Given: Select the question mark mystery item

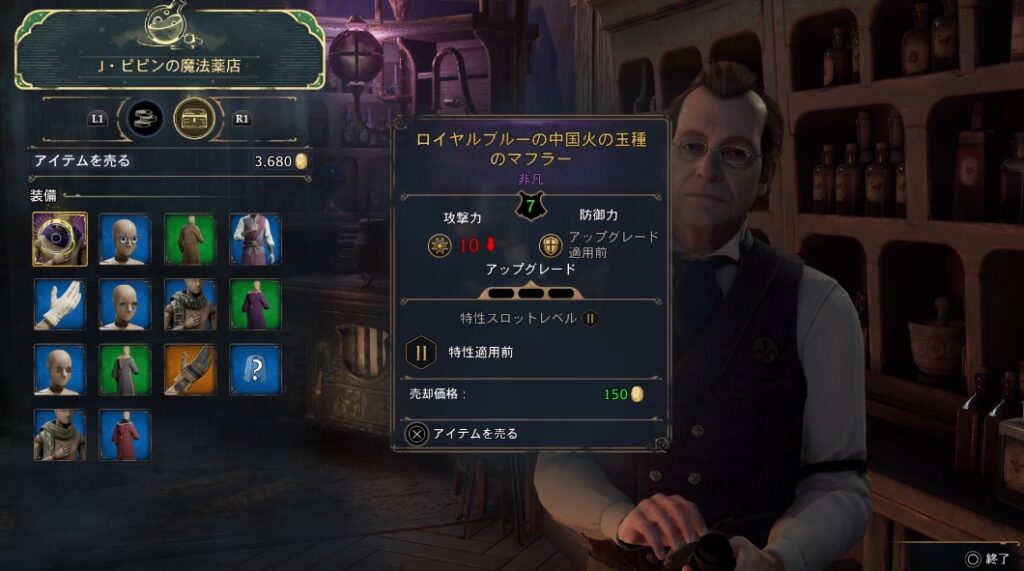Looking at the screenshot, I should [x=255, y=370].
